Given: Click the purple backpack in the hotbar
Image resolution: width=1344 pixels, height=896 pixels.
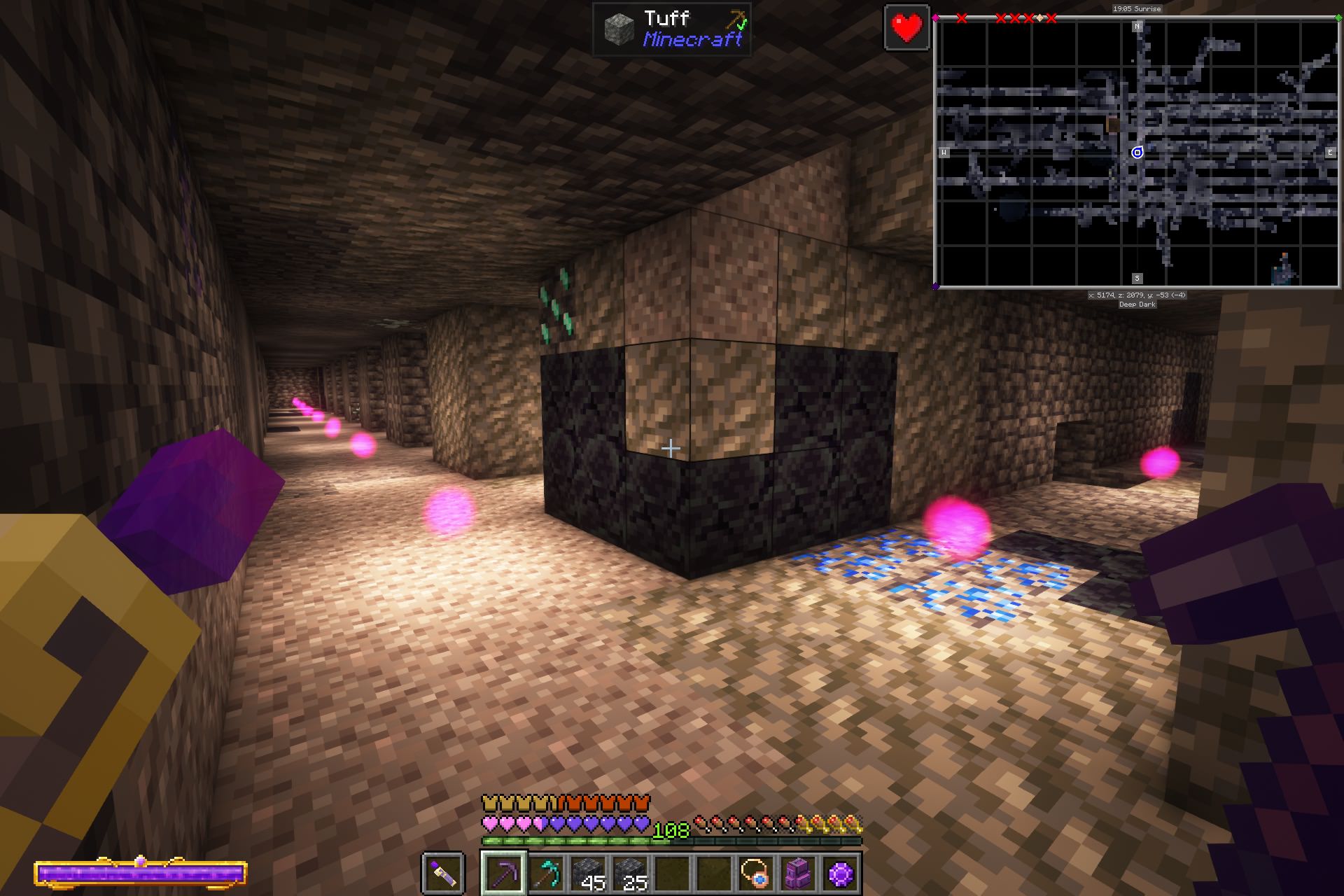Looking at the screenshot, I should [x=799, y=874].
